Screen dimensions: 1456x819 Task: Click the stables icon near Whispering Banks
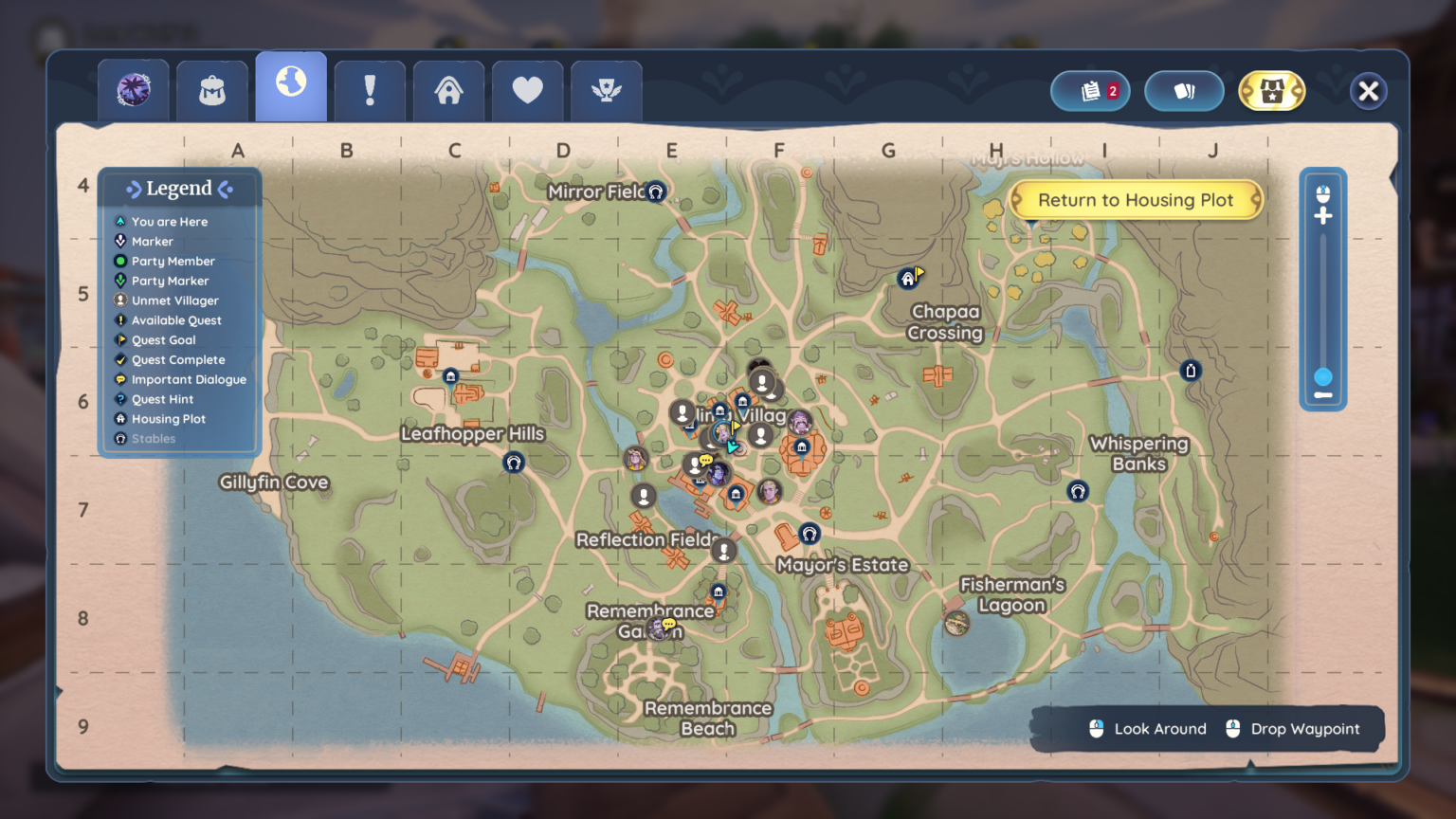click(1076, 492)
